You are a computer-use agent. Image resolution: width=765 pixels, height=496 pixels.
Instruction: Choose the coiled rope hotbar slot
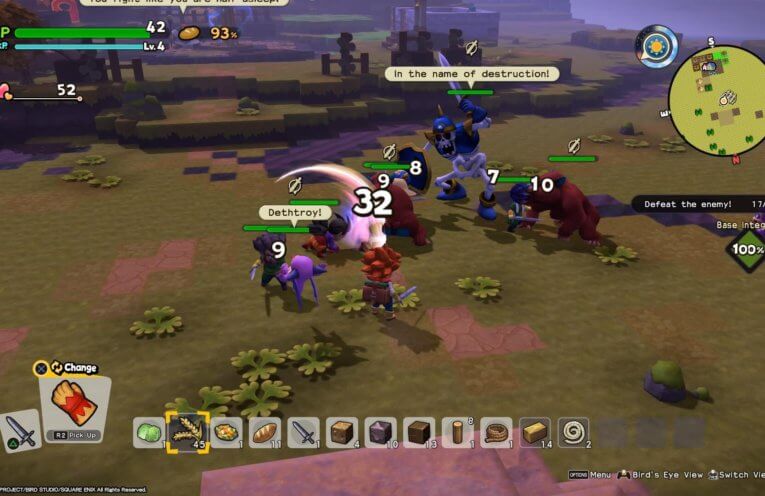pyautogui.click(x=496, y=433)
